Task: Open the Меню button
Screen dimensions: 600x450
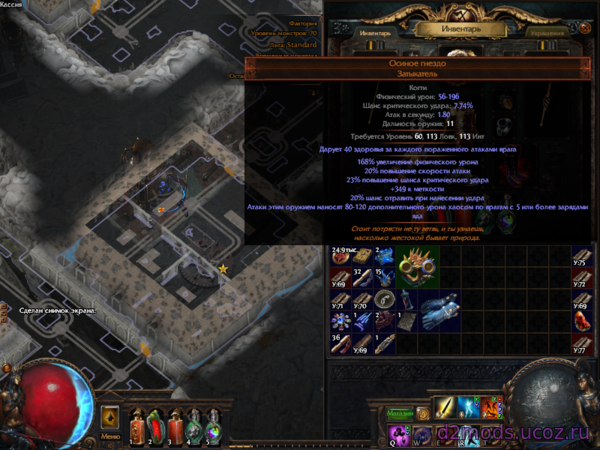Action: tap(111, 436)
